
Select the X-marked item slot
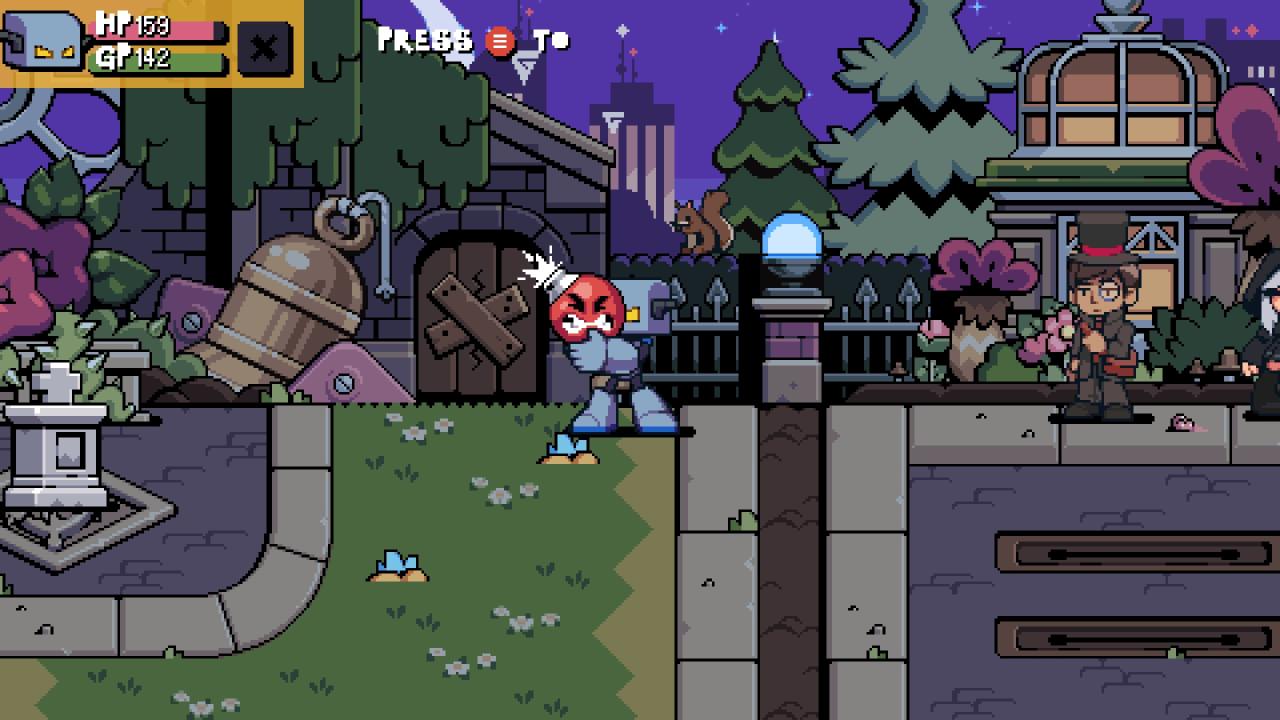[x=265, y=48]
